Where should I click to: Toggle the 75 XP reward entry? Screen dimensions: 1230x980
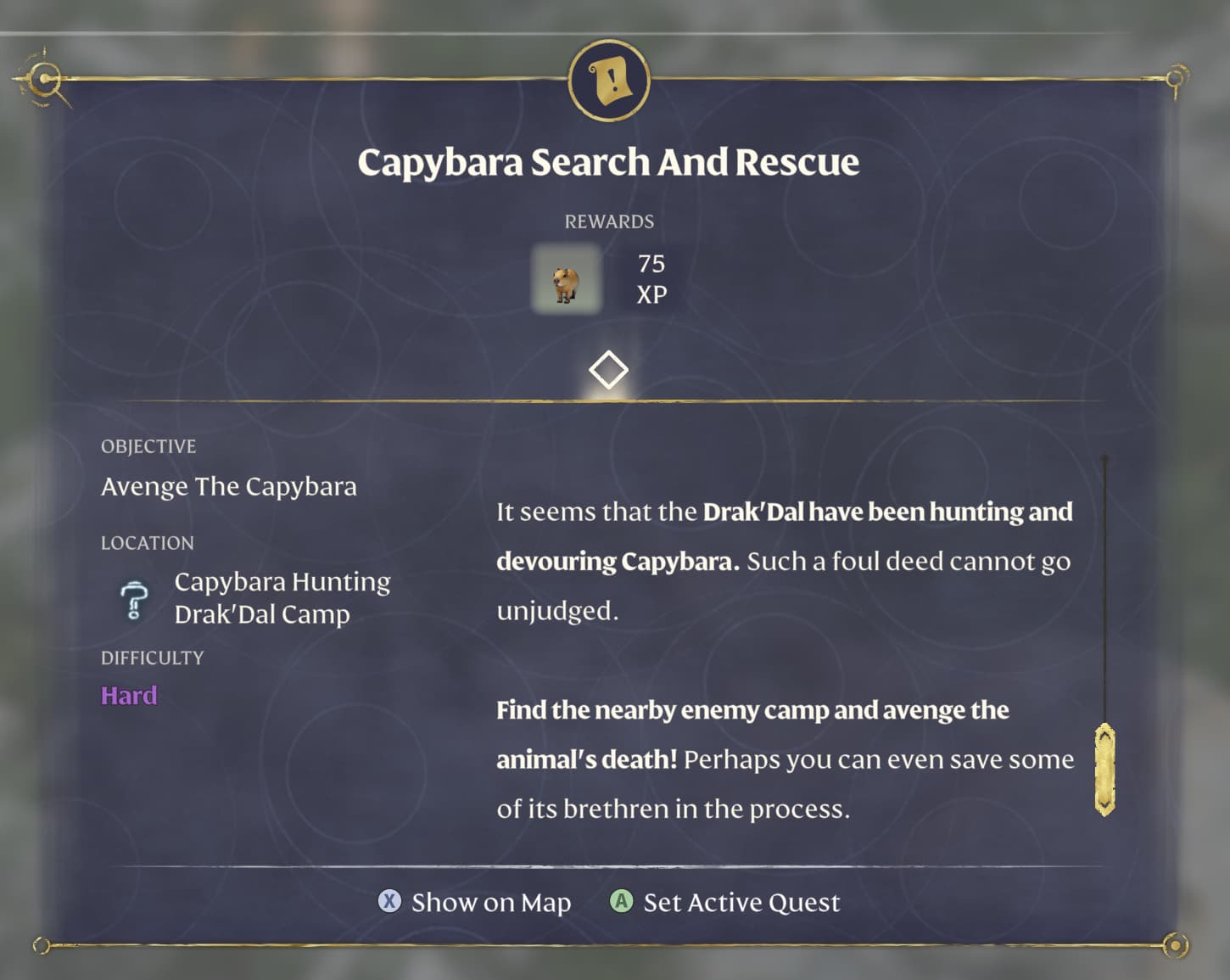[650, 280]
